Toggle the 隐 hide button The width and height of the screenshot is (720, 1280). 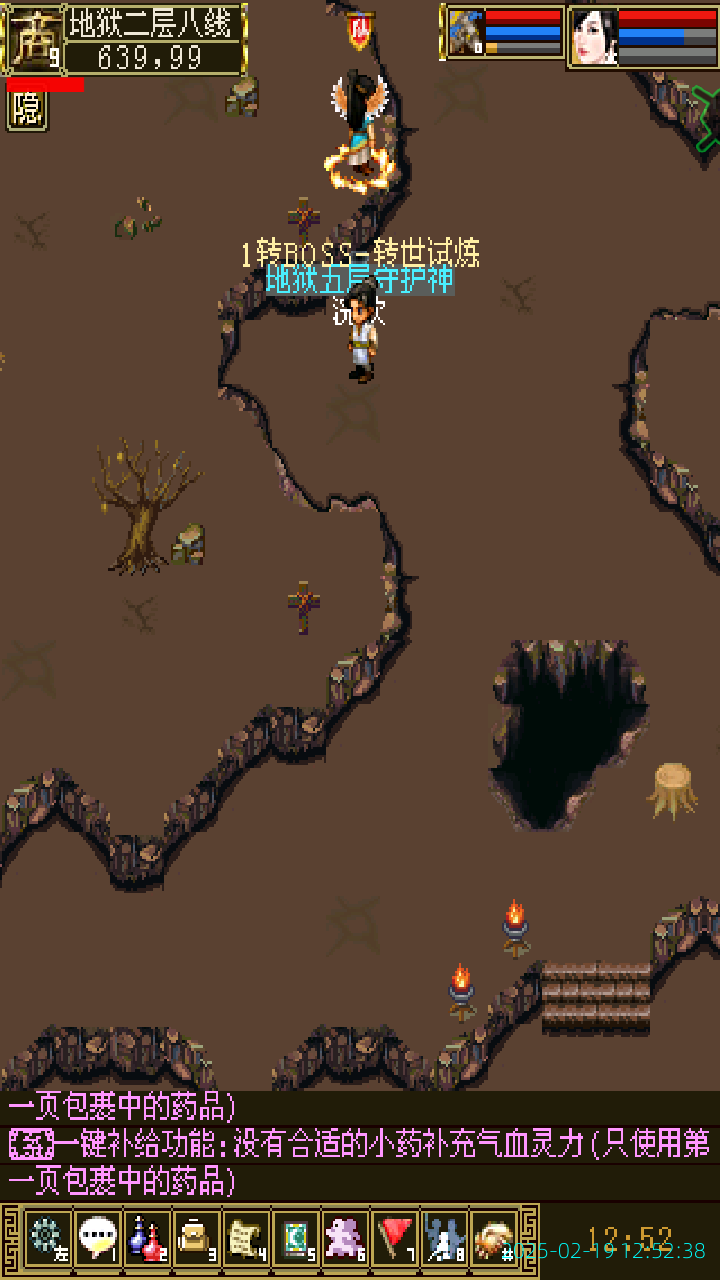click(27, 110)
